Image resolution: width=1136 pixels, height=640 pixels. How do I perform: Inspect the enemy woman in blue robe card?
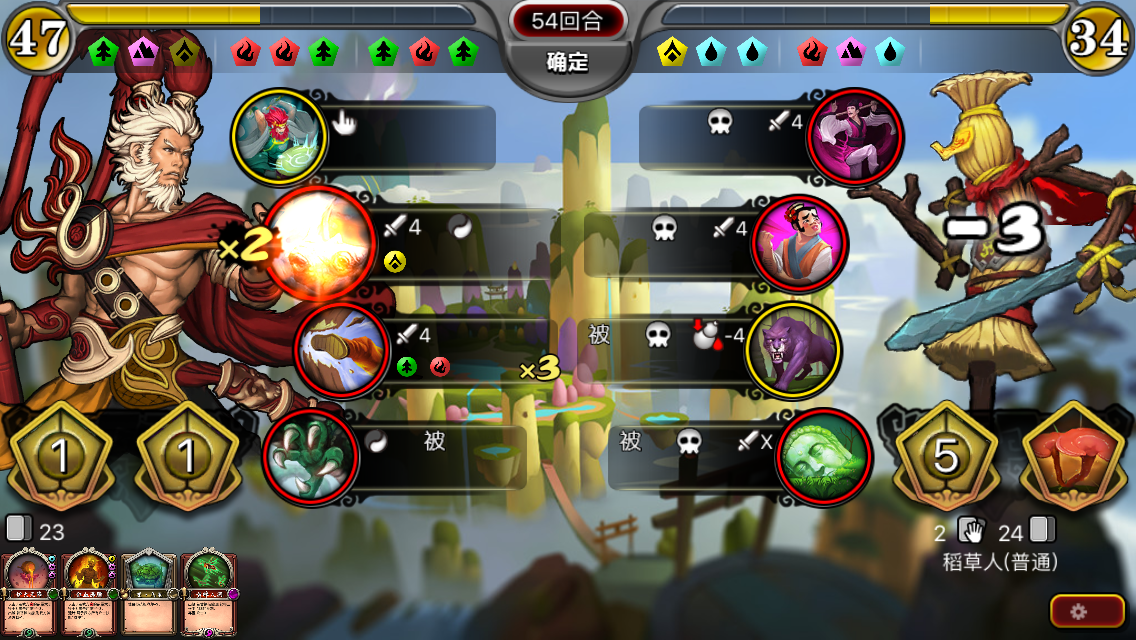point(798,244)
